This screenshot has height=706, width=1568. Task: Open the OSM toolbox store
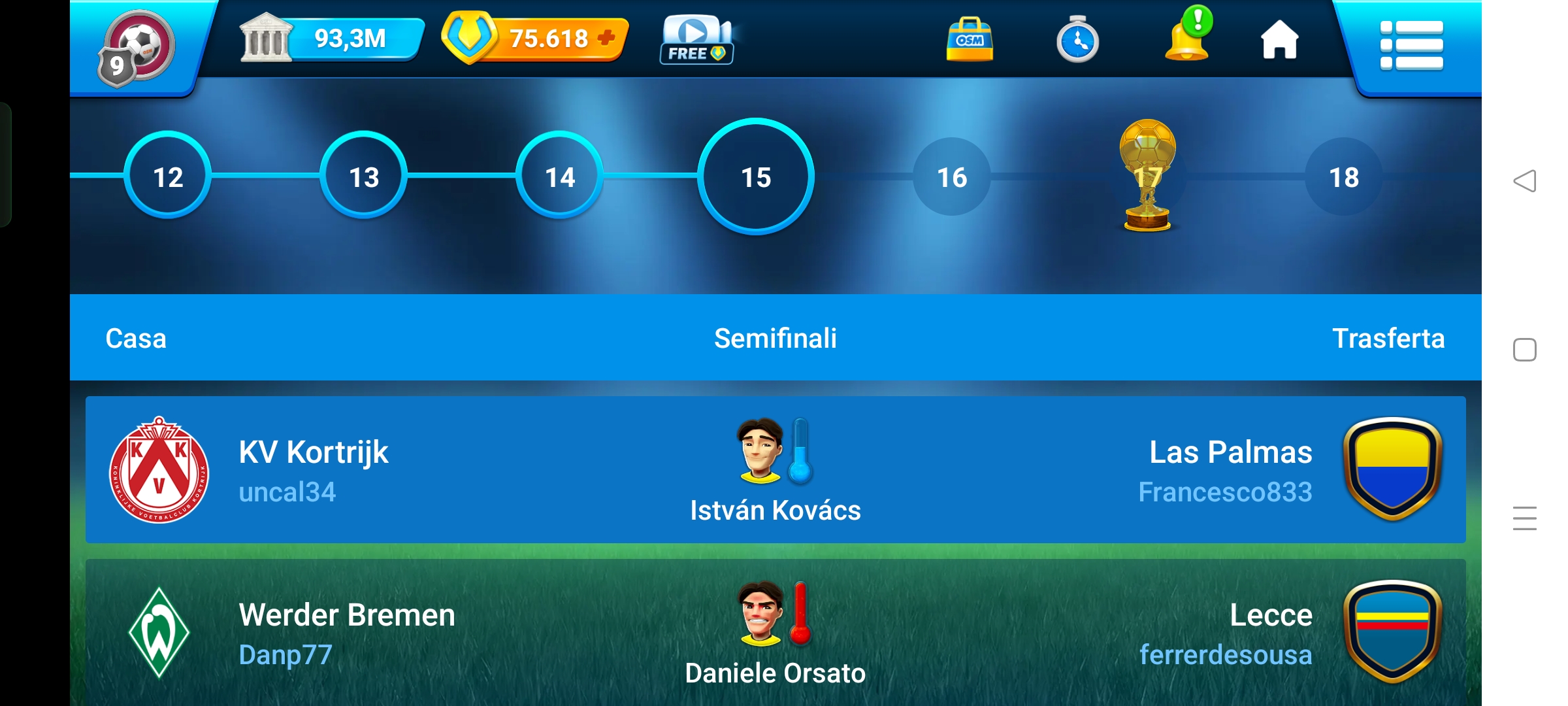point(970,41)
